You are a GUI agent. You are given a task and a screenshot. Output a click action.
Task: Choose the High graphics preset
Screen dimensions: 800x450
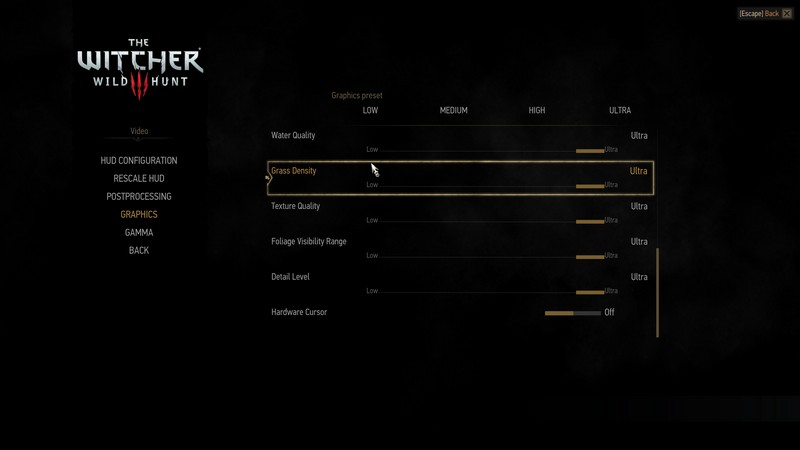click(x=537, y=111)
